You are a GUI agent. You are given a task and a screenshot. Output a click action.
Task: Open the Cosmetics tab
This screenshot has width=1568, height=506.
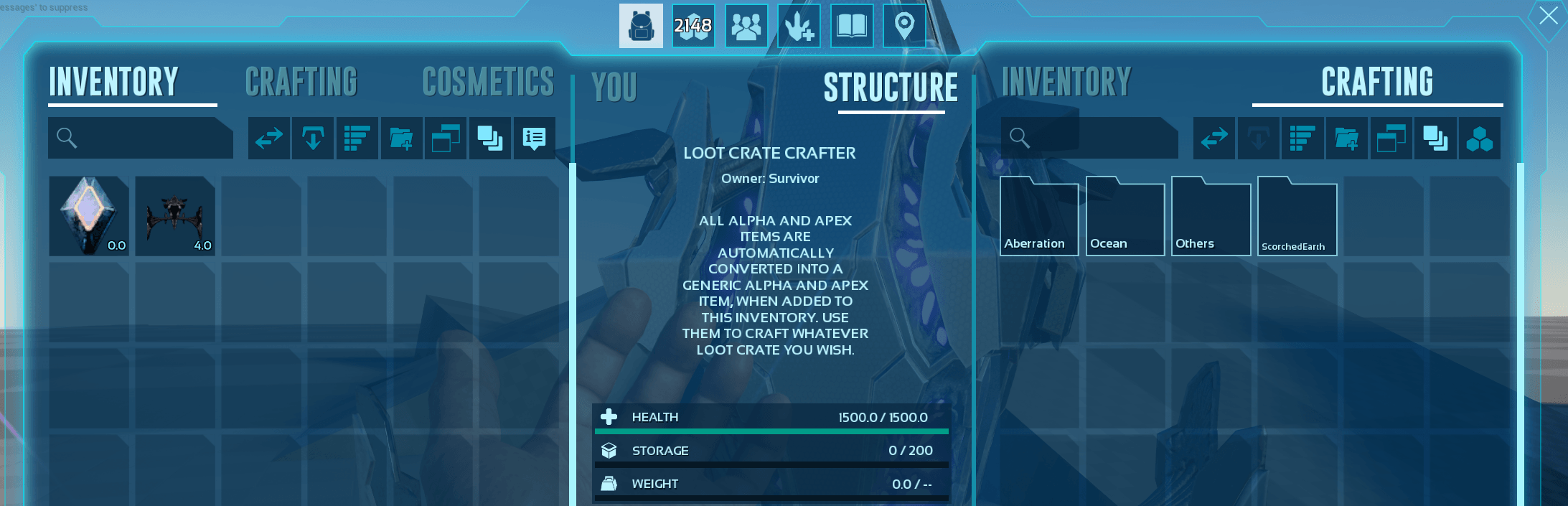tap(488, 82)
